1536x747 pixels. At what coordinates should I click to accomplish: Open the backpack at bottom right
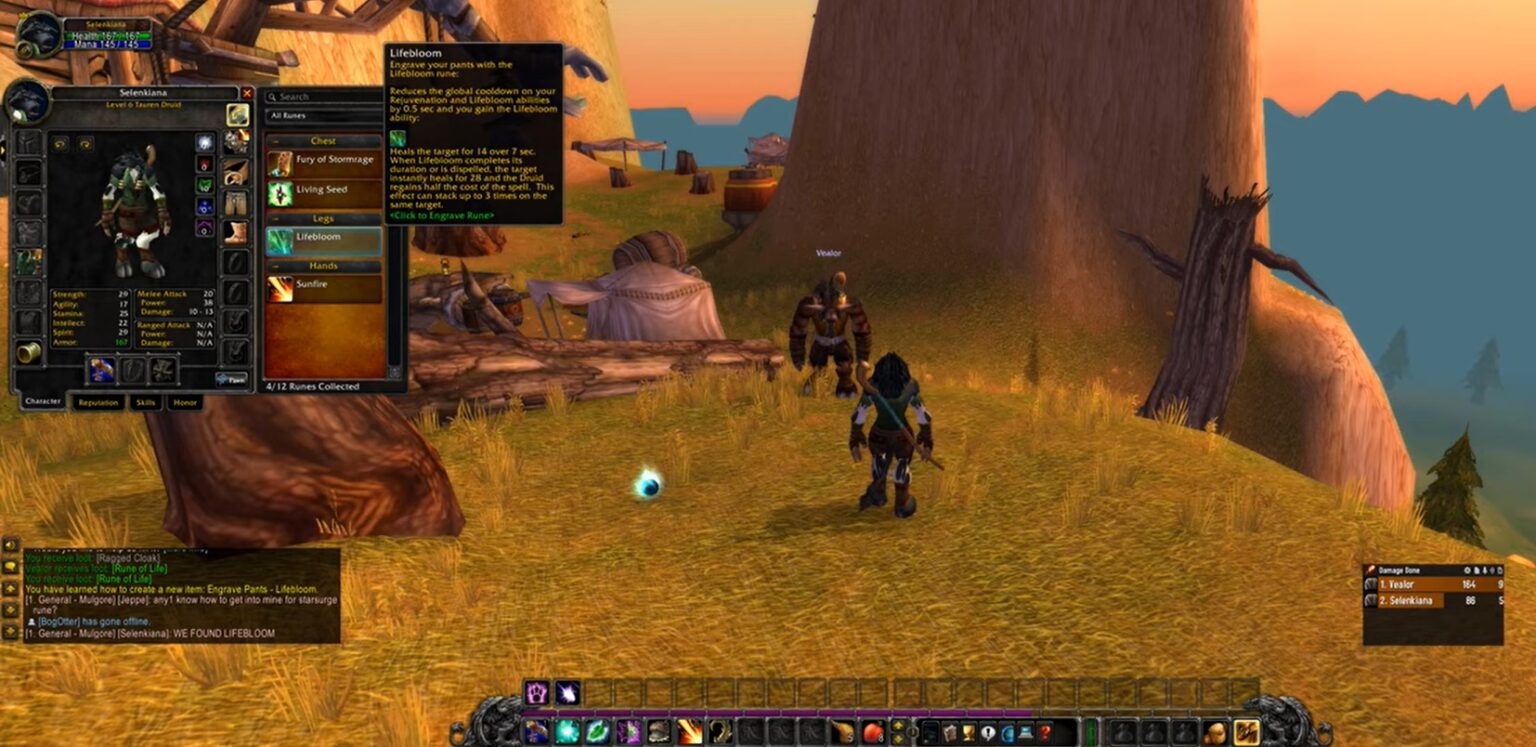tap(1245, 731)
